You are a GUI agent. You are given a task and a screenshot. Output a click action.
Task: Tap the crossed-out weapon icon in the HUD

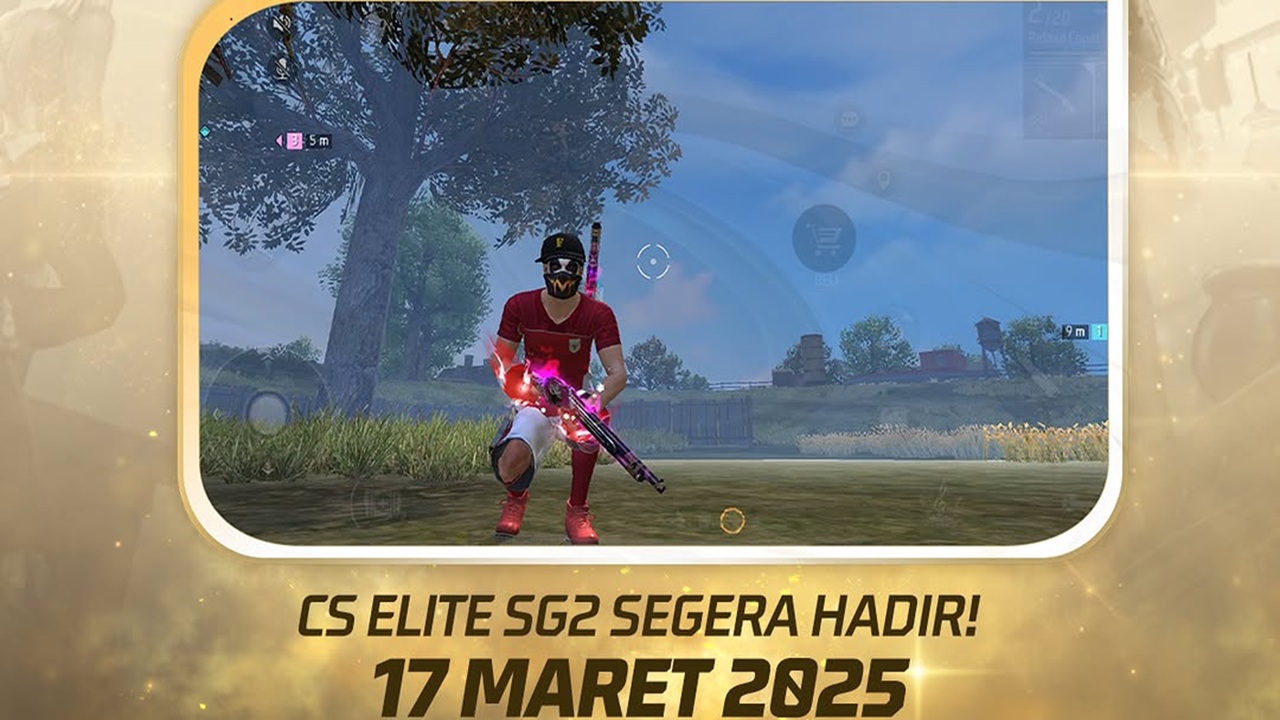1036,118
